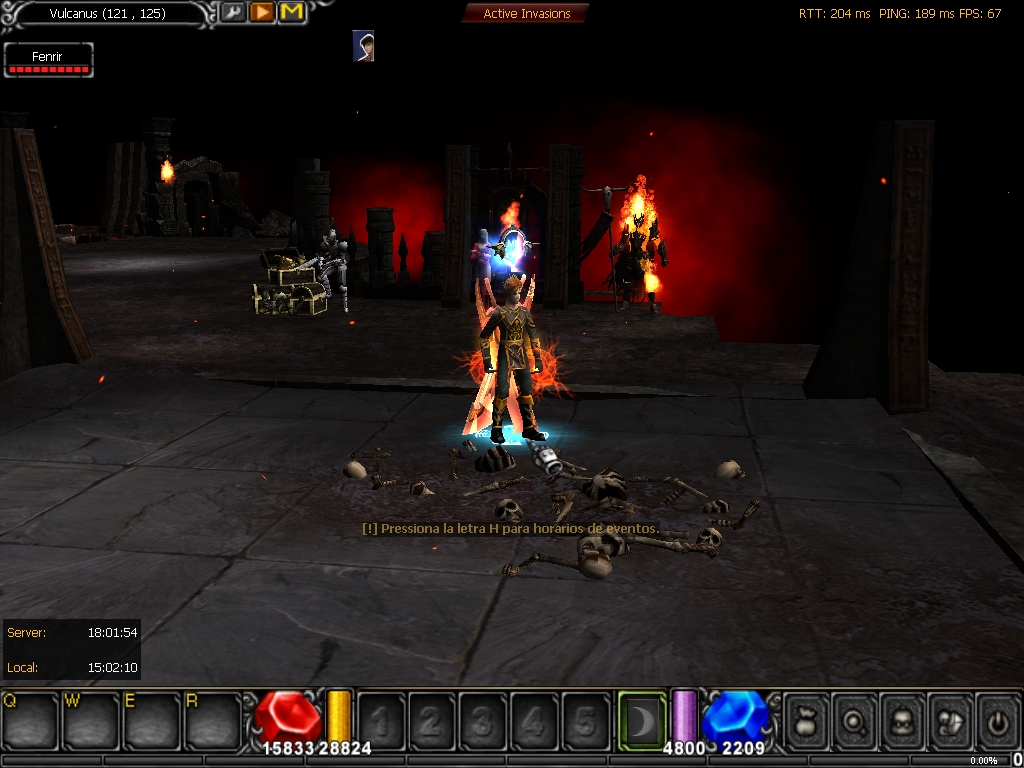This screenshot has height=768, width=1024.
Task: Click the power button system menu icon
Action: point(997,720)
